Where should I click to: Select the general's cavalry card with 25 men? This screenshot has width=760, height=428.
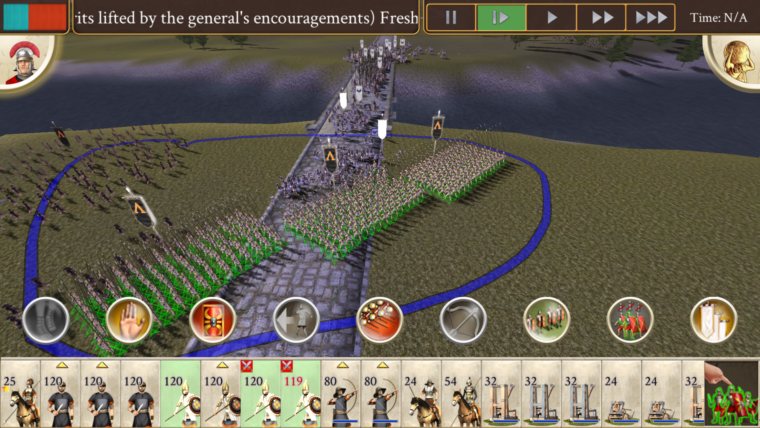click(20, 394)
